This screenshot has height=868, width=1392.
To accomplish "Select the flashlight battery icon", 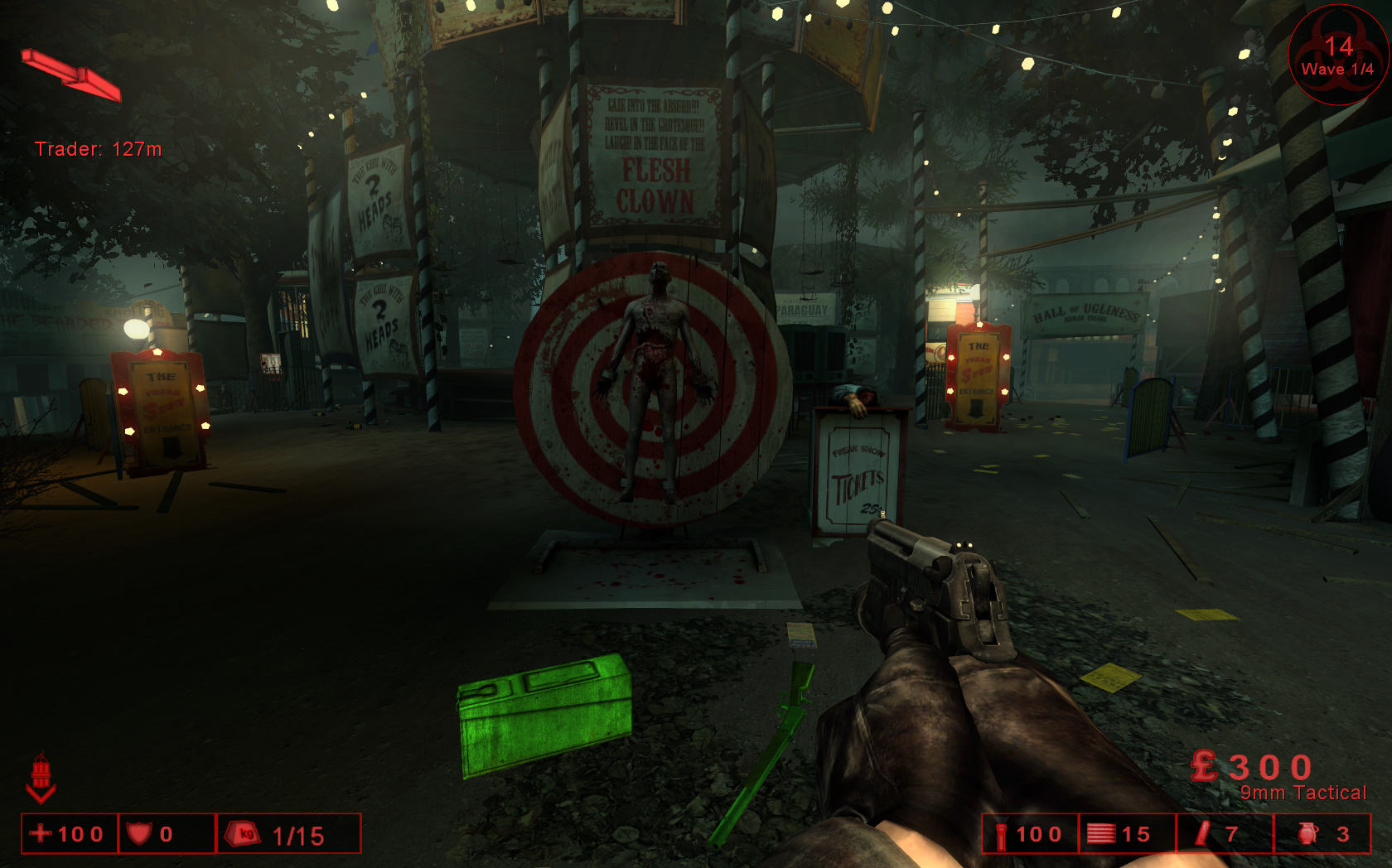I will [x=1001, y=835].
